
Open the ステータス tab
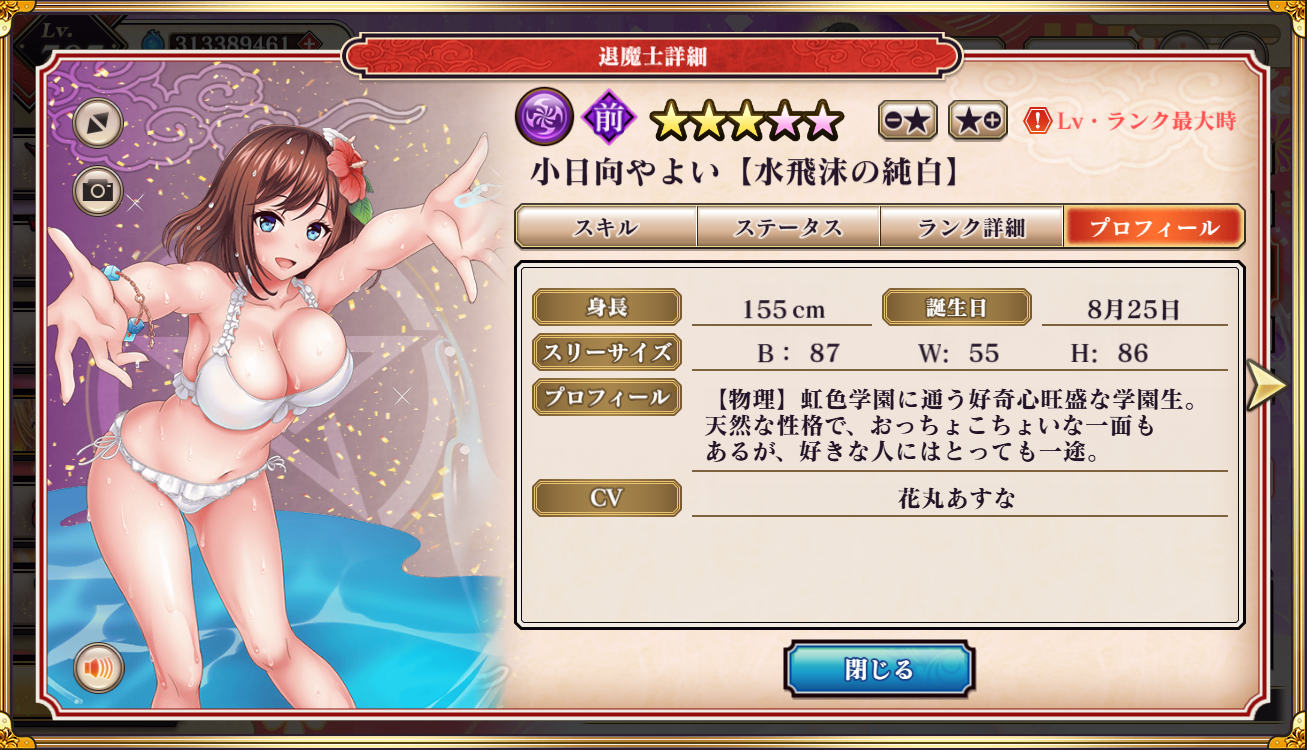[x=788, y=227]
